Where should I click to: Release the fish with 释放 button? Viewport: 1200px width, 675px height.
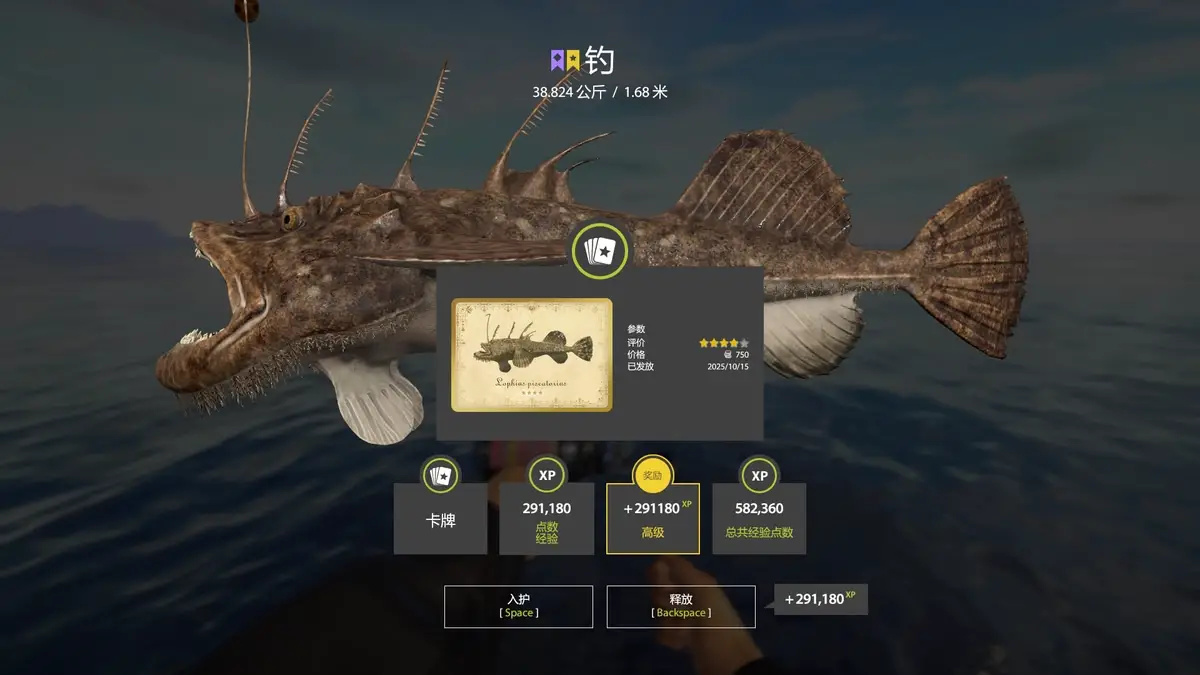tap(680, 606)
